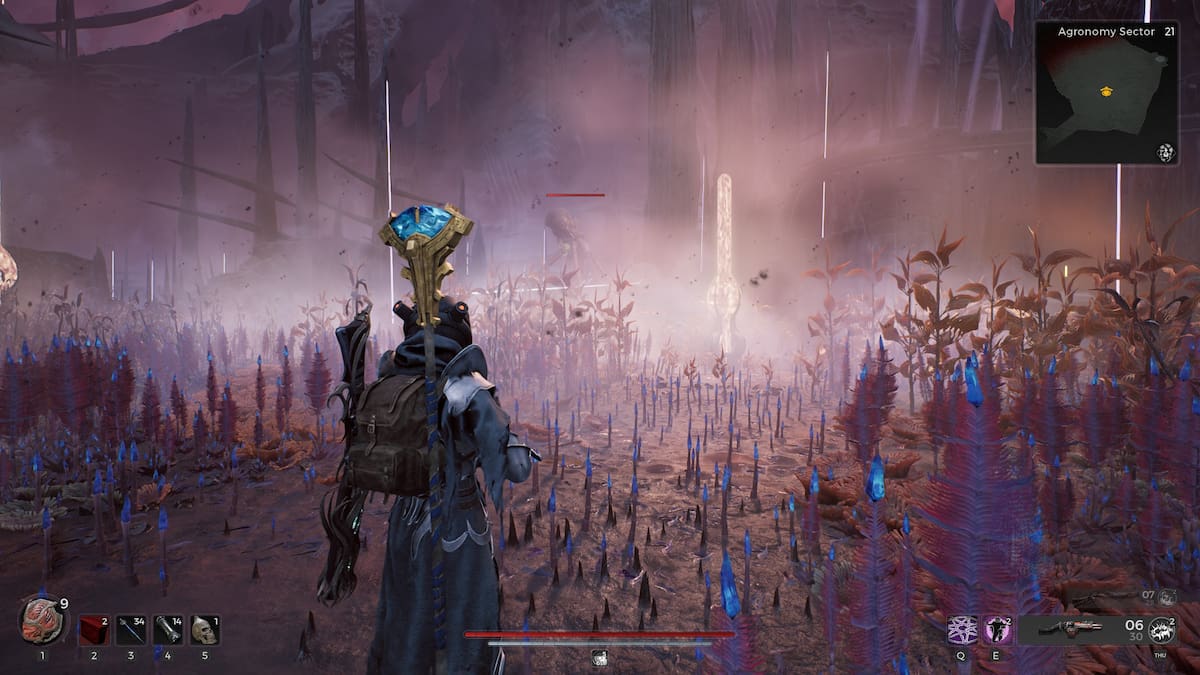Click the emblem icon on minimap corner
The height and width of the screenshot is (675, 1200).
(x=1165, y=152)
